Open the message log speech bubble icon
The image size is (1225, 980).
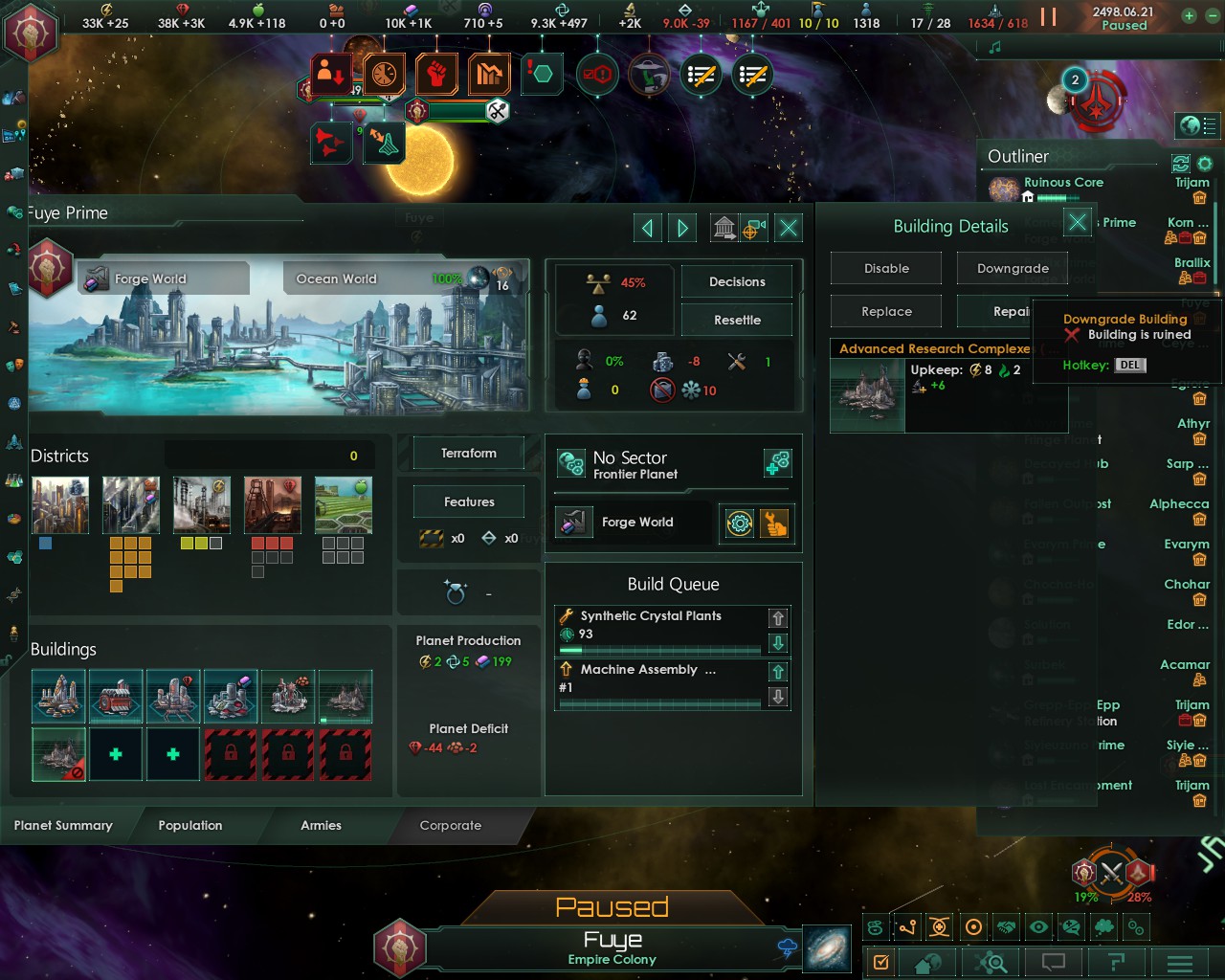point(1053,963)
